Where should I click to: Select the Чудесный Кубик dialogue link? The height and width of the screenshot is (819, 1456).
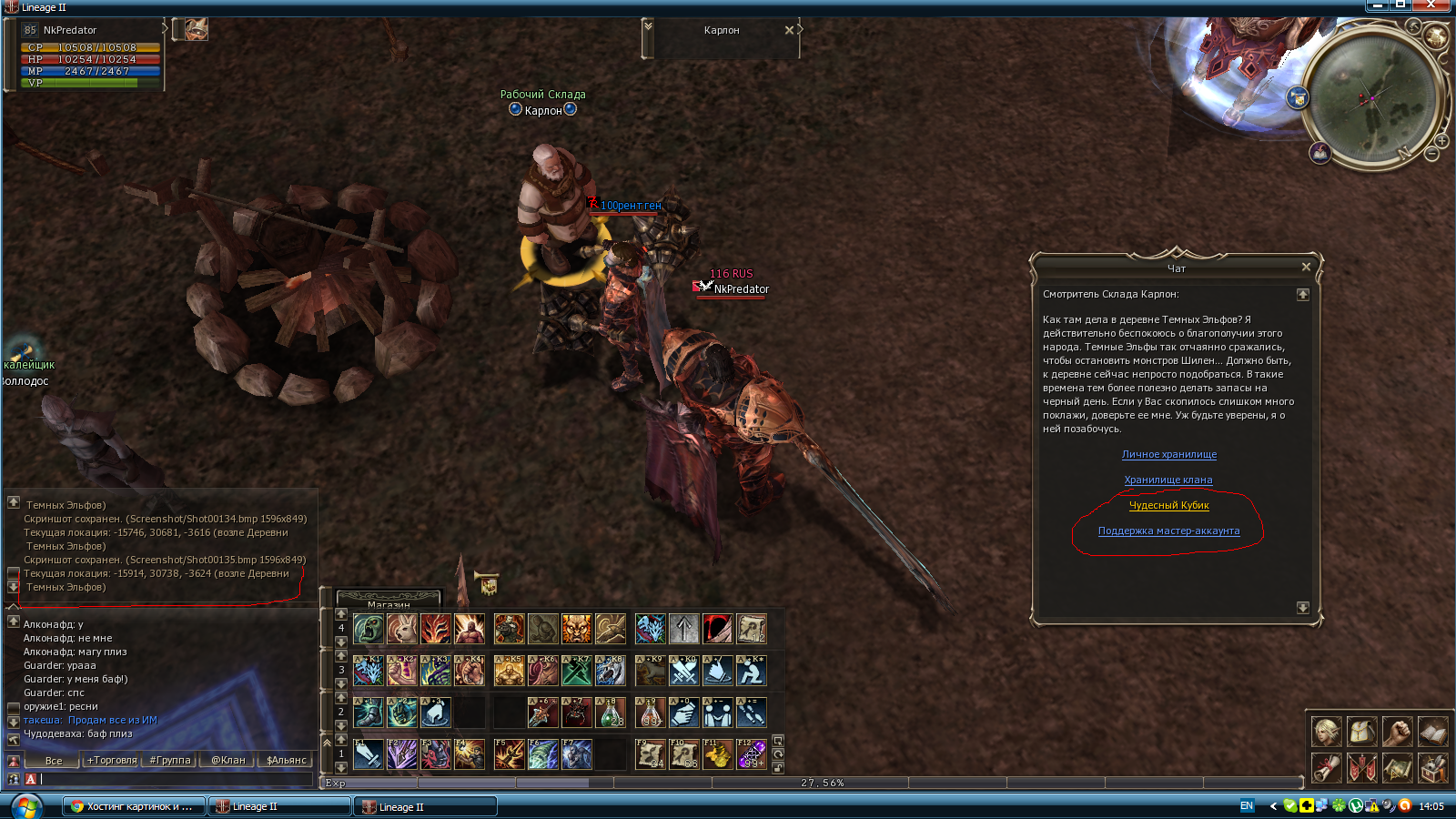pos(1168,505)
